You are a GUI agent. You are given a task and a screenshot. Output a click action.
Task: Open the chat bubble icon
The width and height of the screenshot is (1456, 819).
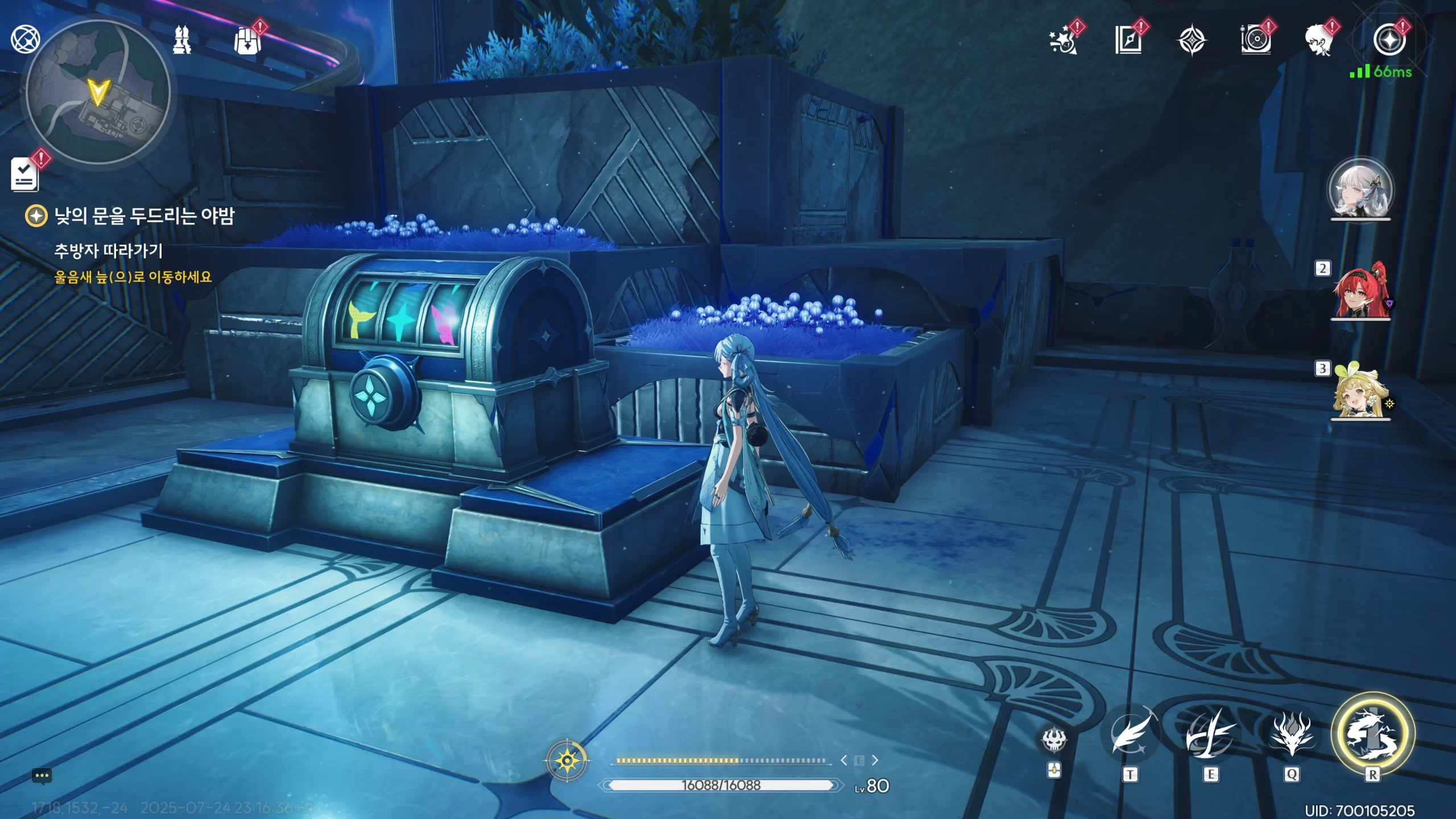click(x=42, y=776)
